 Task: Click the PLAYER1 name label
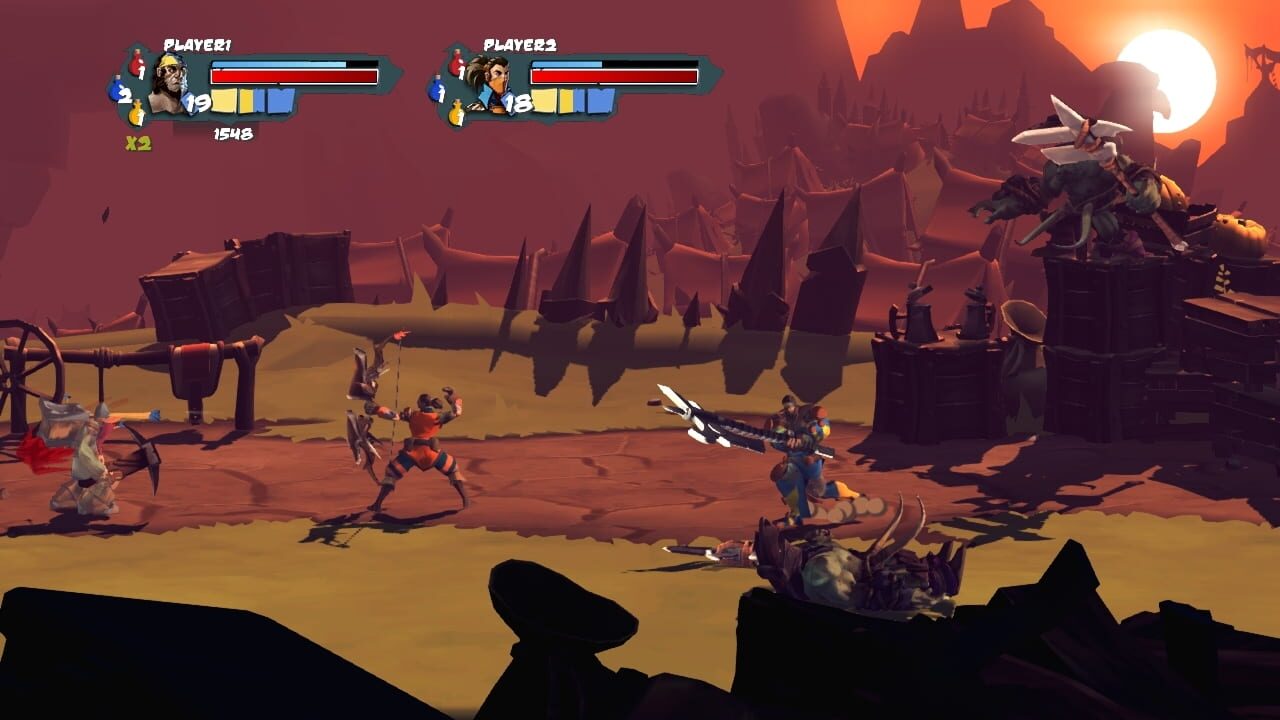pyautogui.click(x=197, y=43)
